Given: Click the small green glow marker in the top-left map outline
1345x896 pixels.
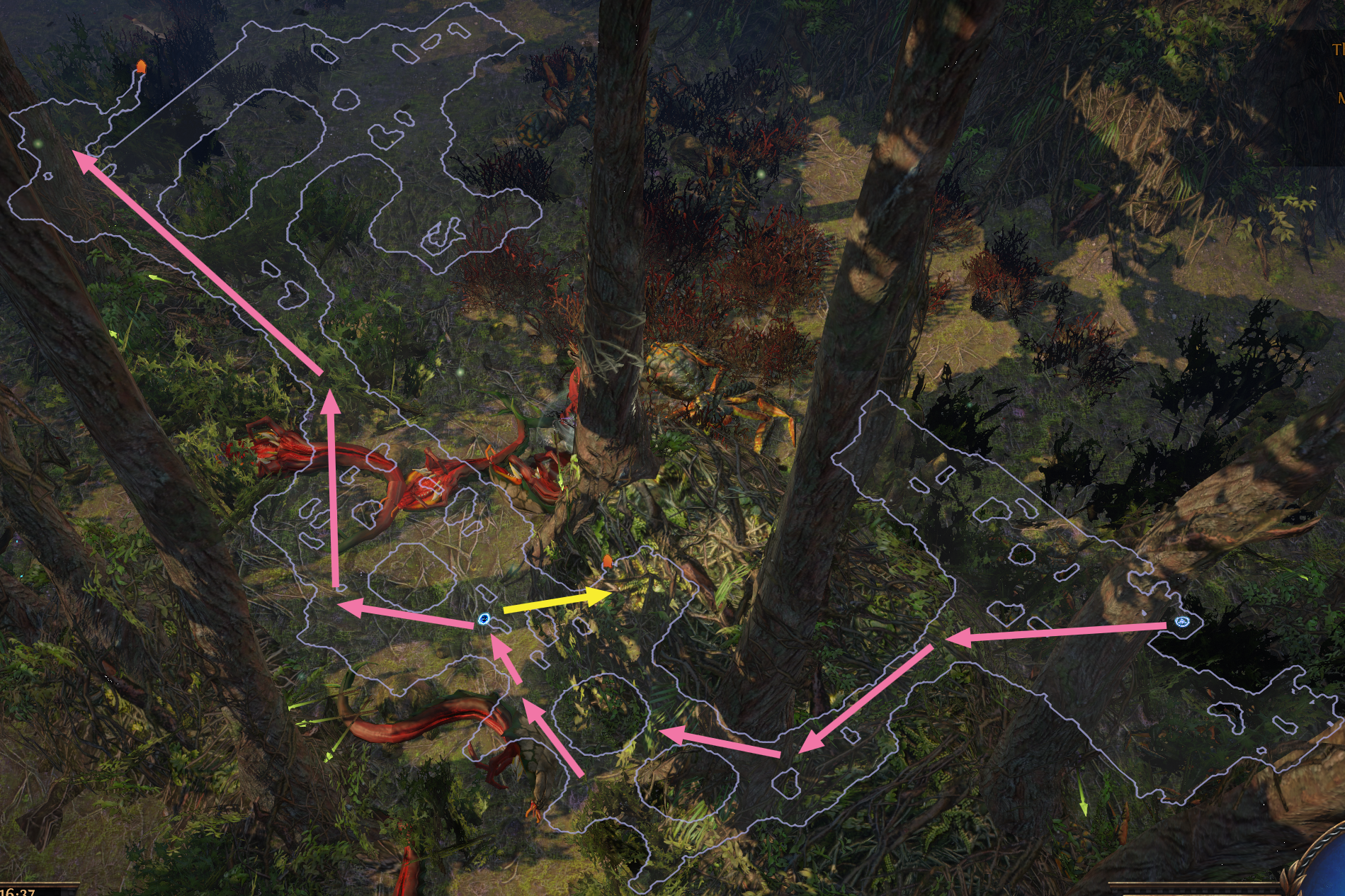Looking at the screenshot, I should 37,142.
